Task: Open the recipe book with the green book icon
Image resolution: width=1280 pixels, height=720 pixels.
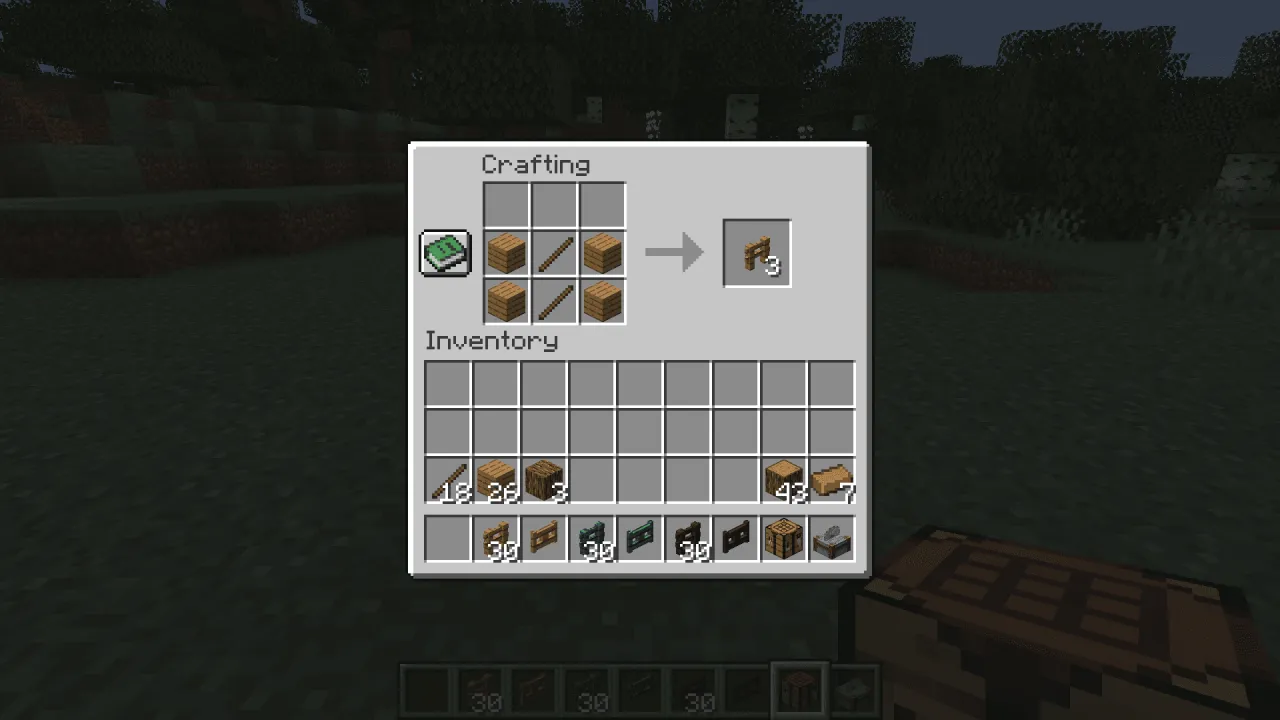Action: click(444, 252)
